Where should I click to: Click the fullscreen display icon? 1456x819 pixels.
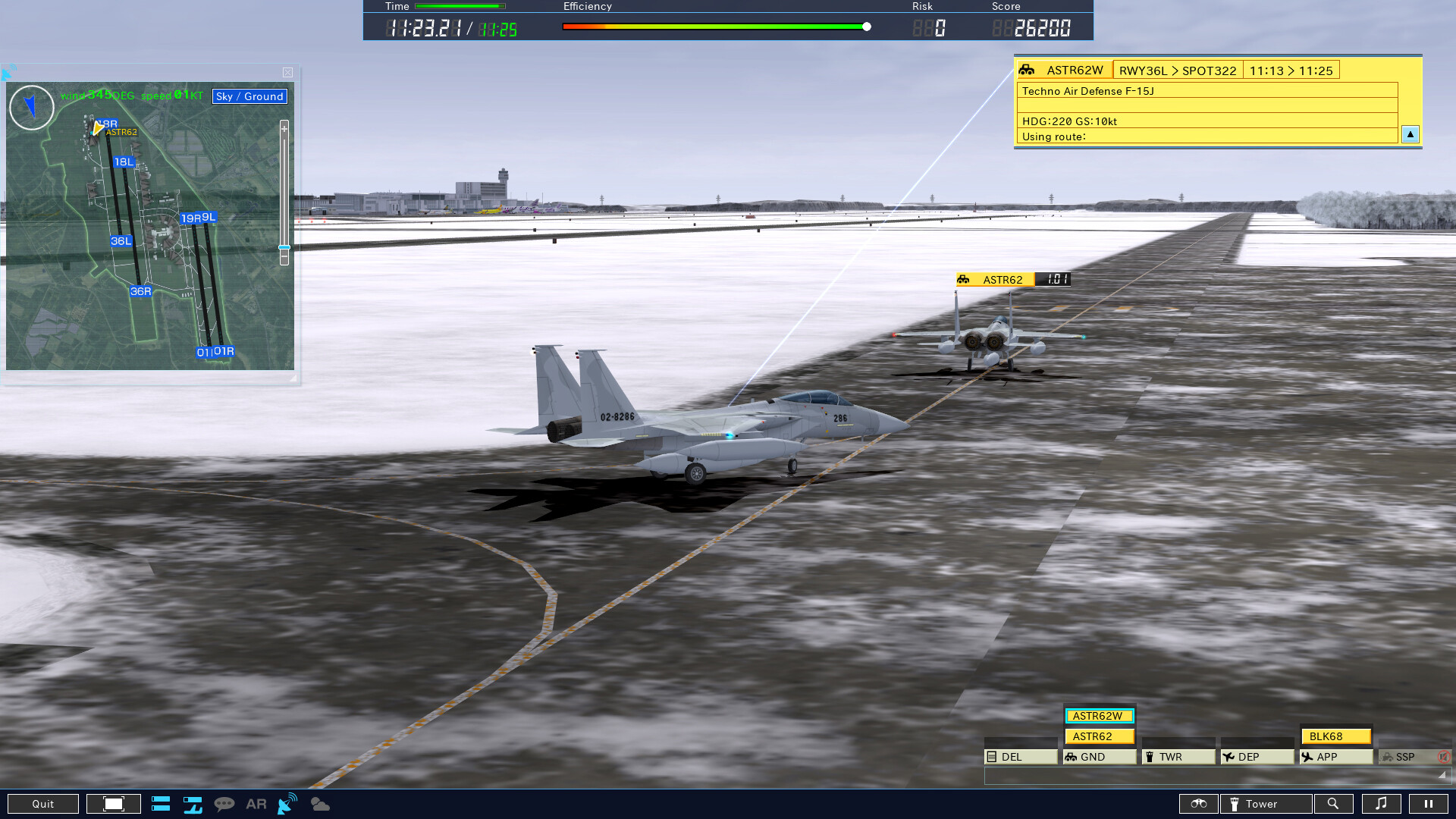113,803
